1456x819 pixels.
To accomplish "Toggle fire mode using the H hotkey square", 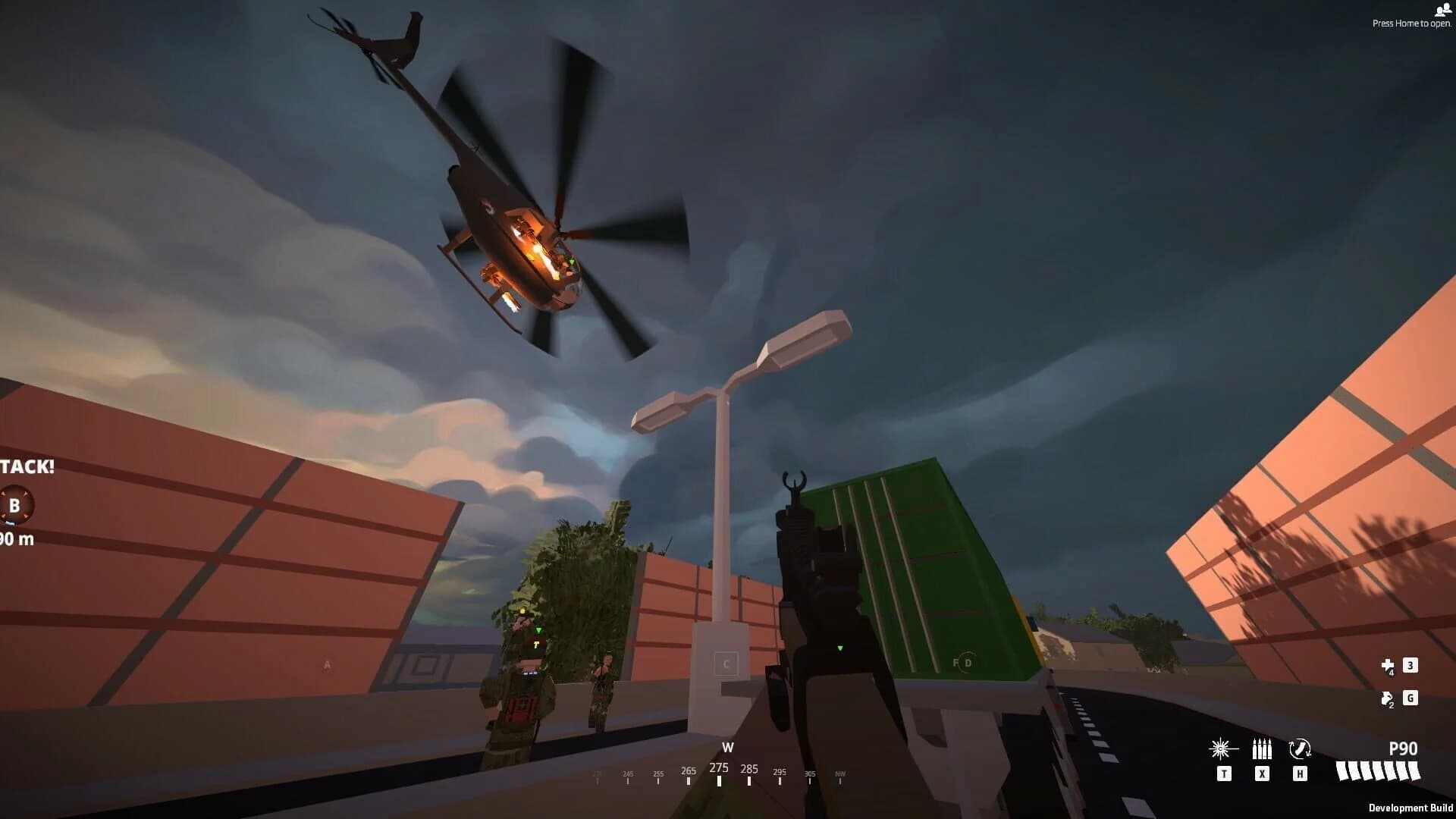I will tap(1301, 773).
